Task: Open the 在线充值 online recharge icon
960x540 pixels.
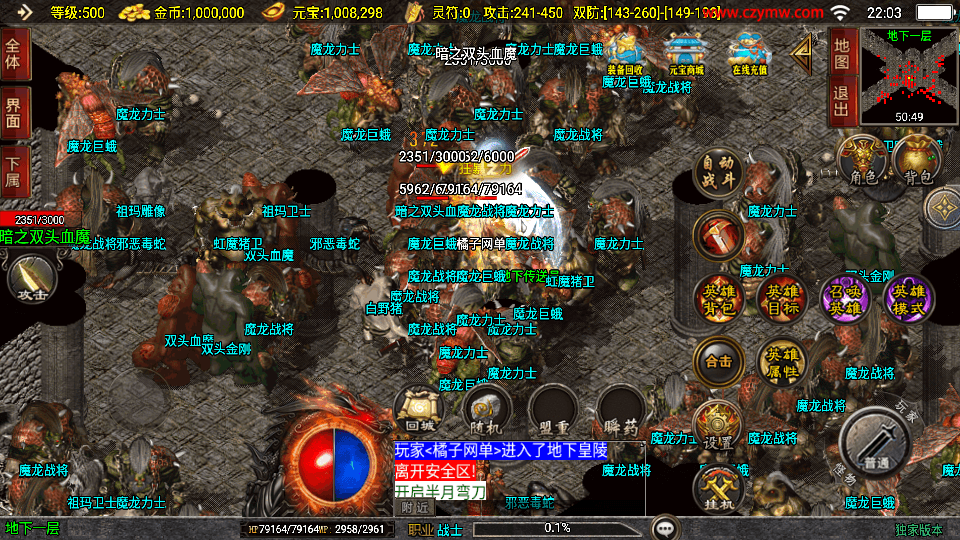Action: coord(747,54)
